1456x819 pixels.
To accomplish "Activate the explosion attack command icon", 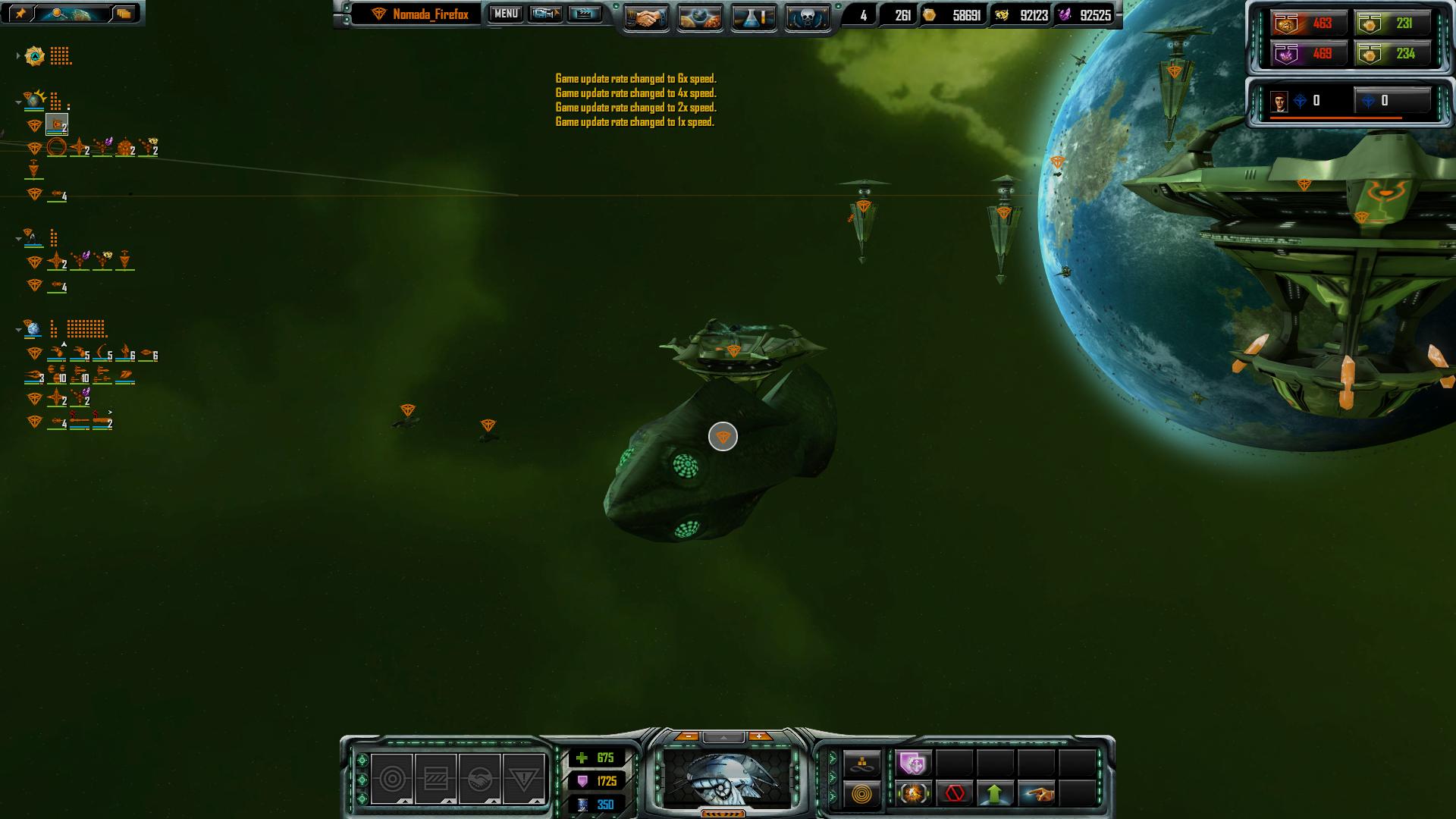I will click(913, 794).
